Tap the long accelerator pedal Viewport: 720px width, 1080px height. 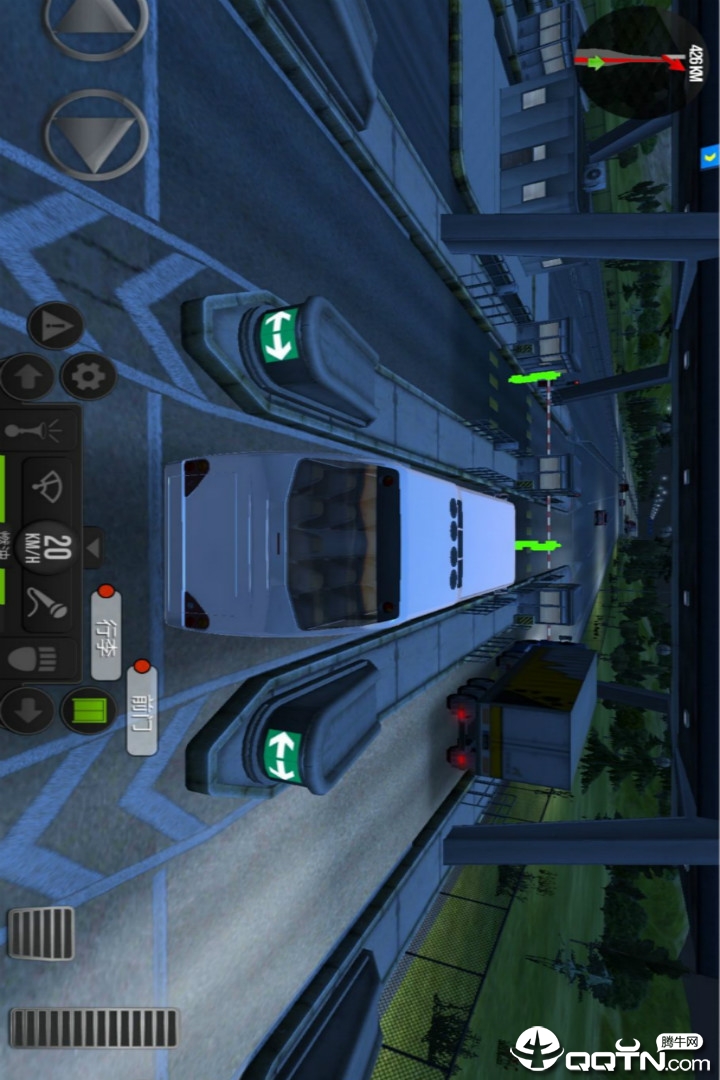pos(95,1027)
